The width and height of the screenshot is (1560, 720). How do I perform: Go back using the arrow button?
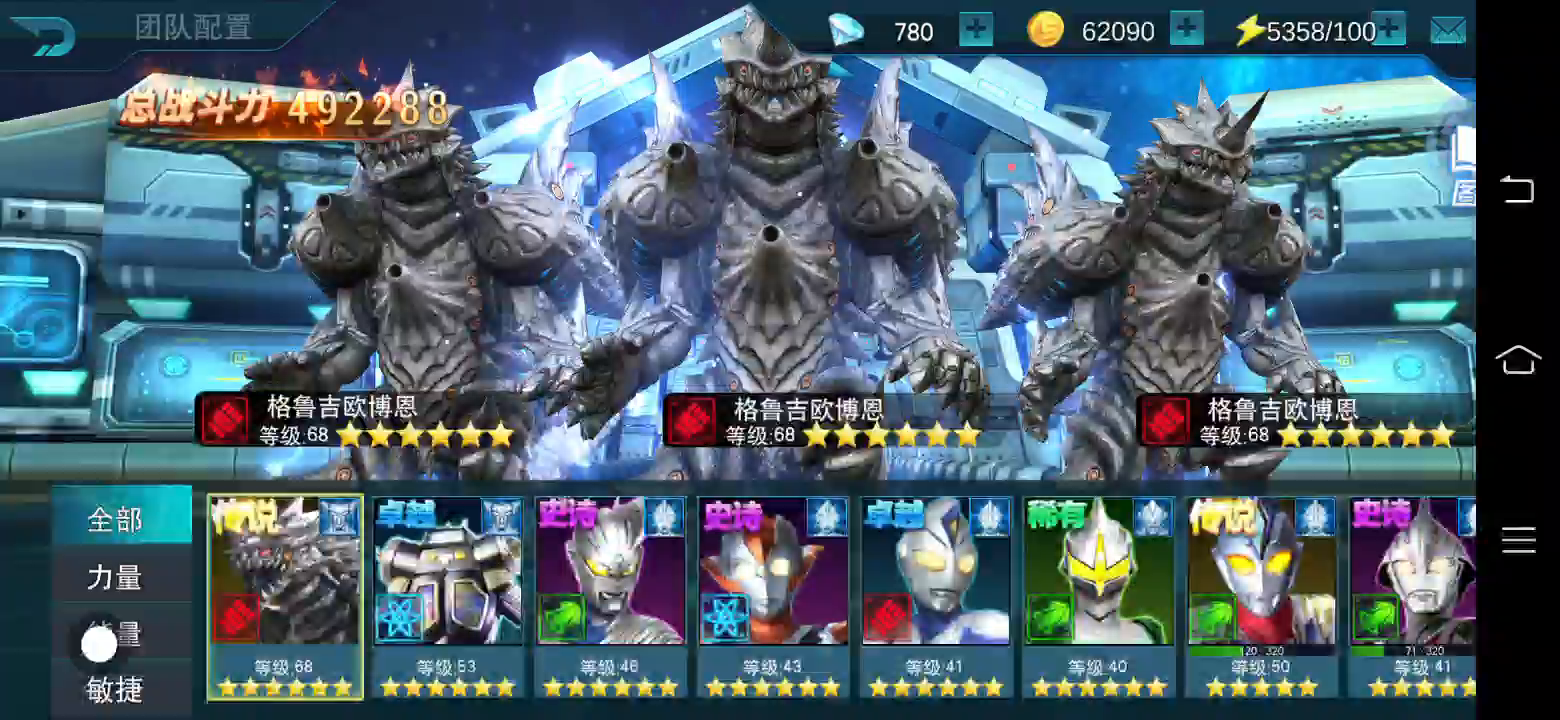[x=44, y=34]
